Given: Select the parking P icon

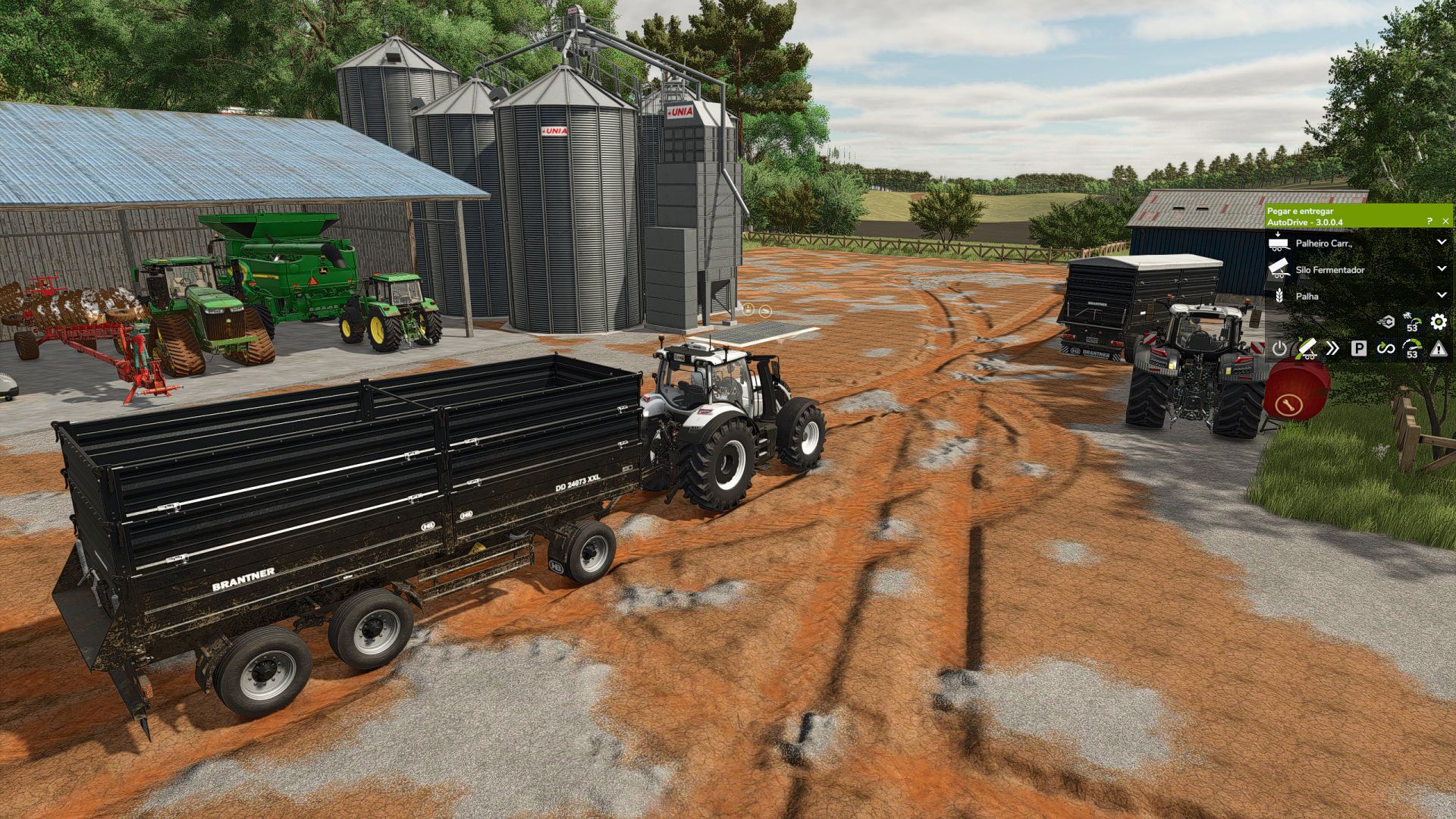Looking at the screenshot, I should [1359, 349].
